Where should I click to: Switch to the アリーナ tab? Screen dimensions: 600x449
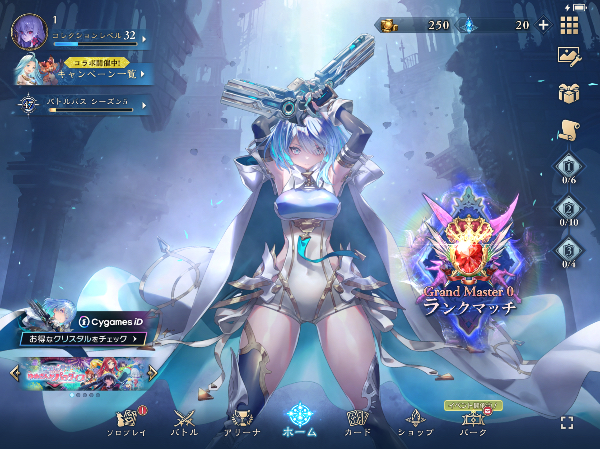[x=241, y=422]
